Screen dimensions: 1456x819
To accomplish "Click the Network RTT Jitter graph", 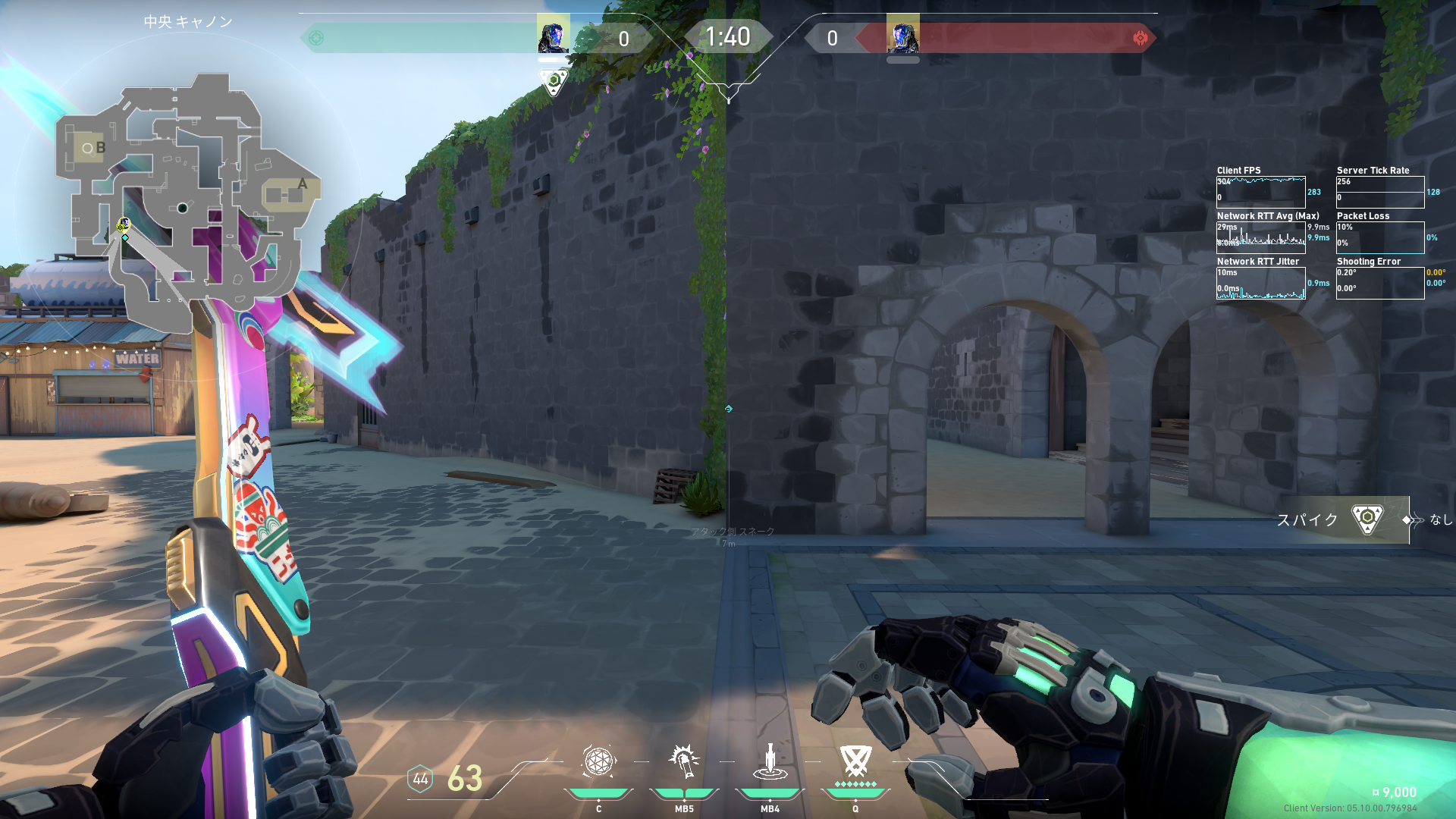I will [1260, 283].
